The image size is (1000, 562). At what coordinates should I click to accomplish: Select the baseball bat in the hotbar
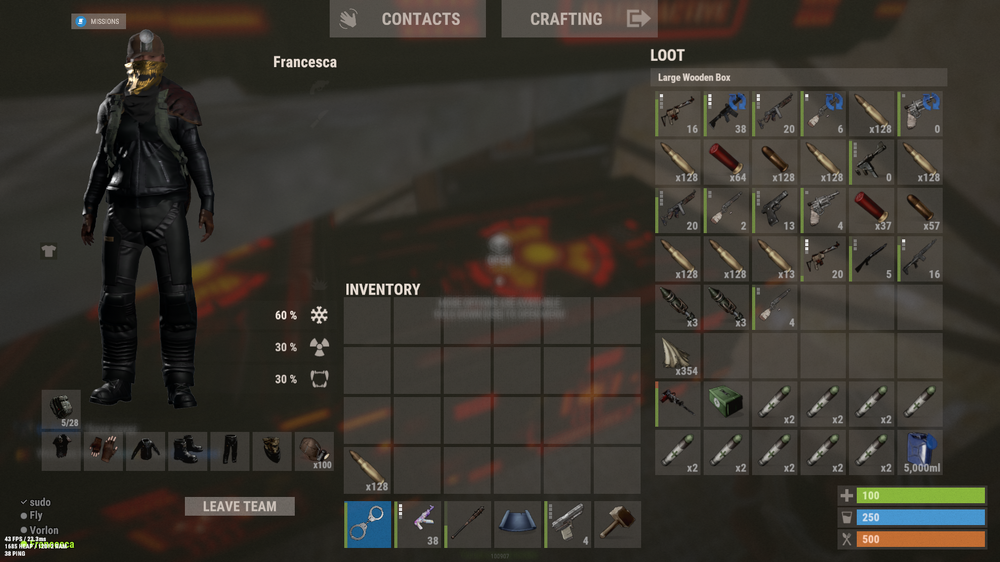point(468,525)
